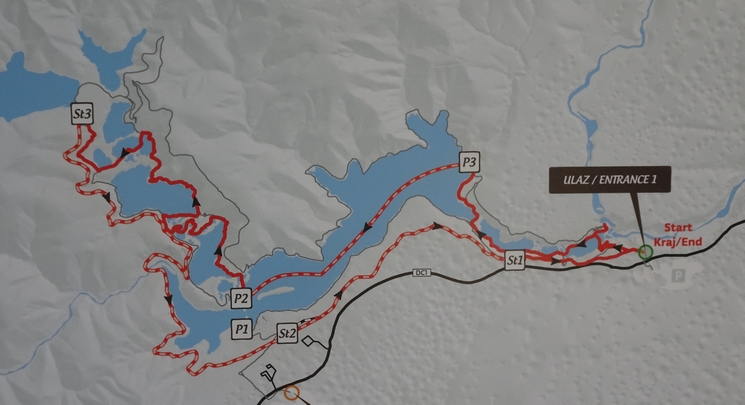Click the P3 boat dock marker
Viewport: 745px width, 405px height.
(470, 162)
